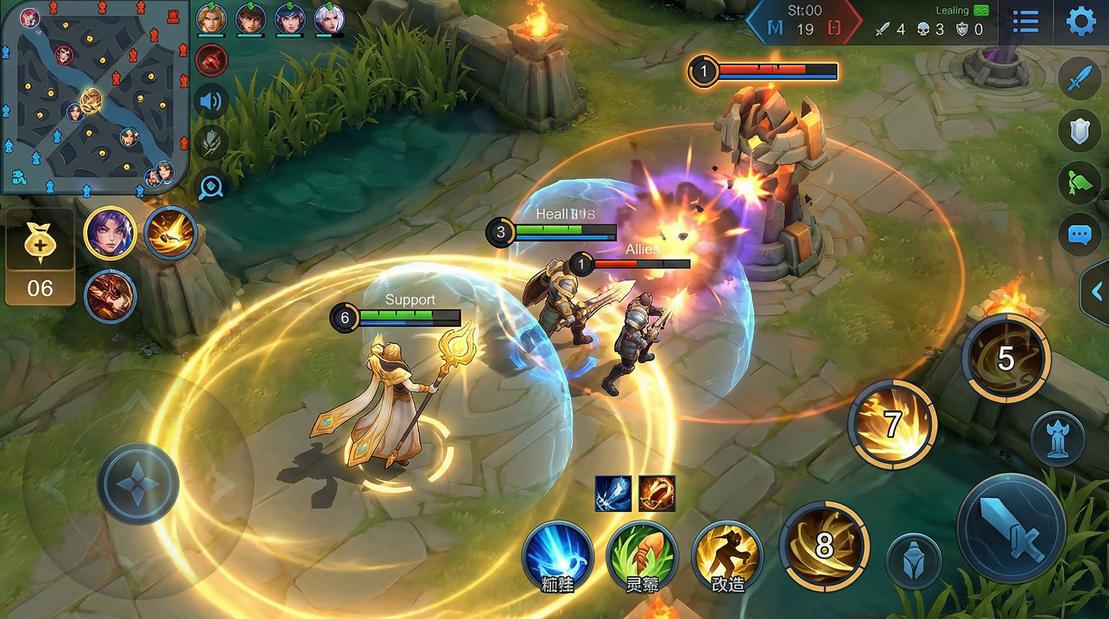This screenshot has width=1109, height=619.
Task: Activate the skill on 7 cooldown
Action: pyautogui.click(x=892, y=424)
